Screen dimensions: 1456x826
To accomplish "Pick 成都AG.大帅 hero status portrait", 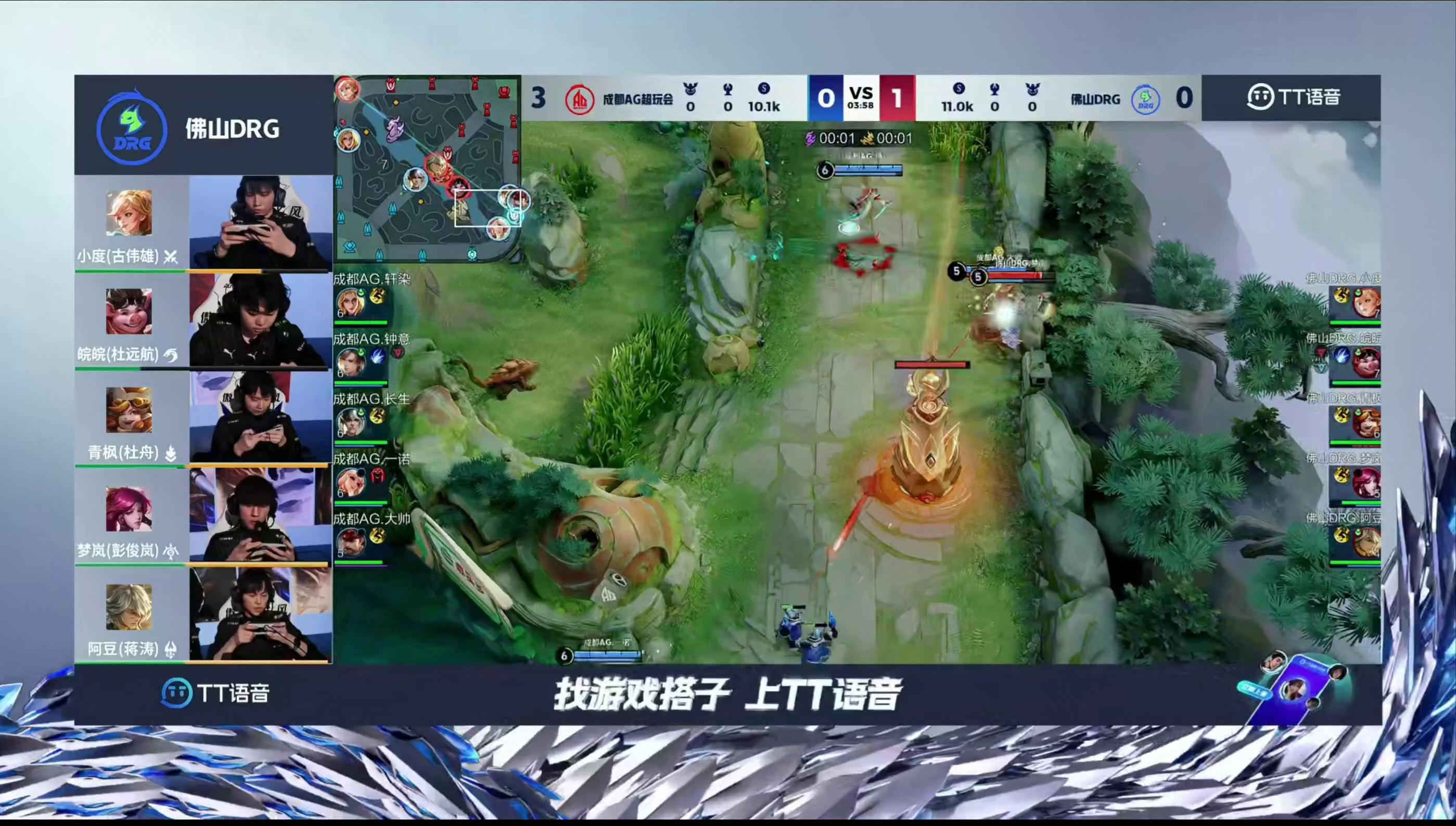I will coord(350,543).
